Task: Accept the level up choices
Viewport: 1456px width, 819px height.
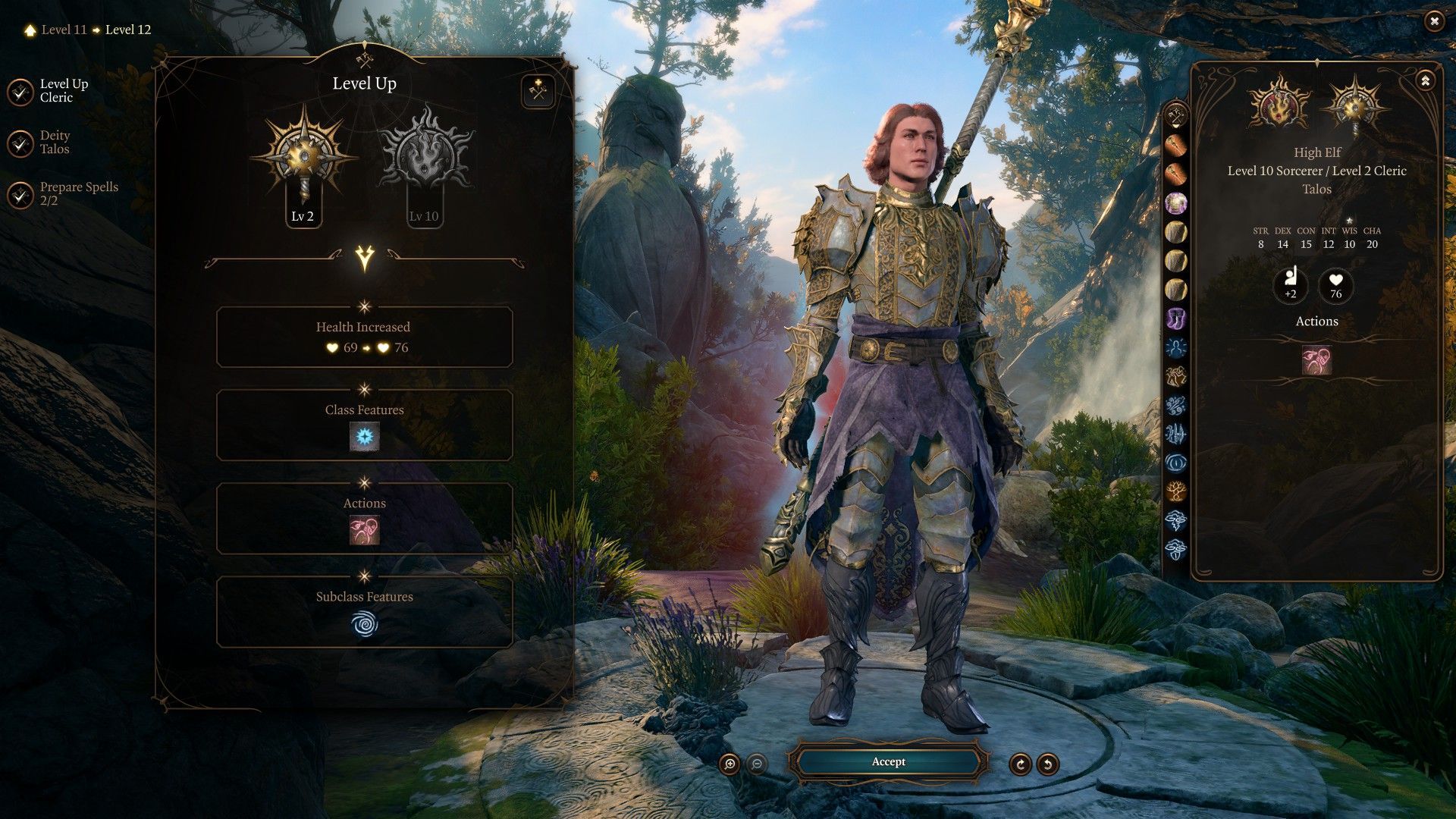Action: pos(888,762)
